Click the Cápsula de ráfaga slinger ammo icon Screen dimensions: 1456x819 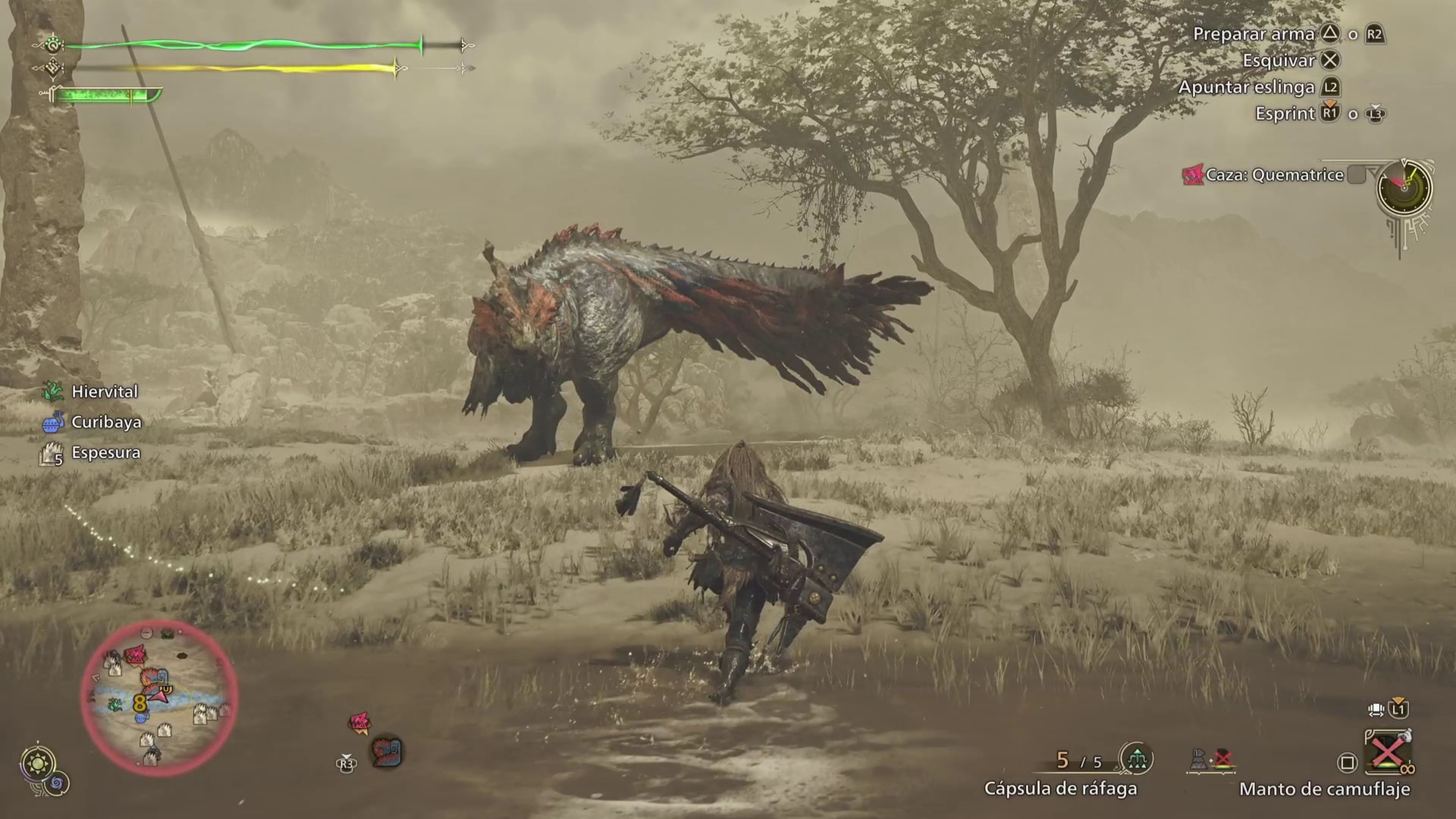coord(1137,759)
